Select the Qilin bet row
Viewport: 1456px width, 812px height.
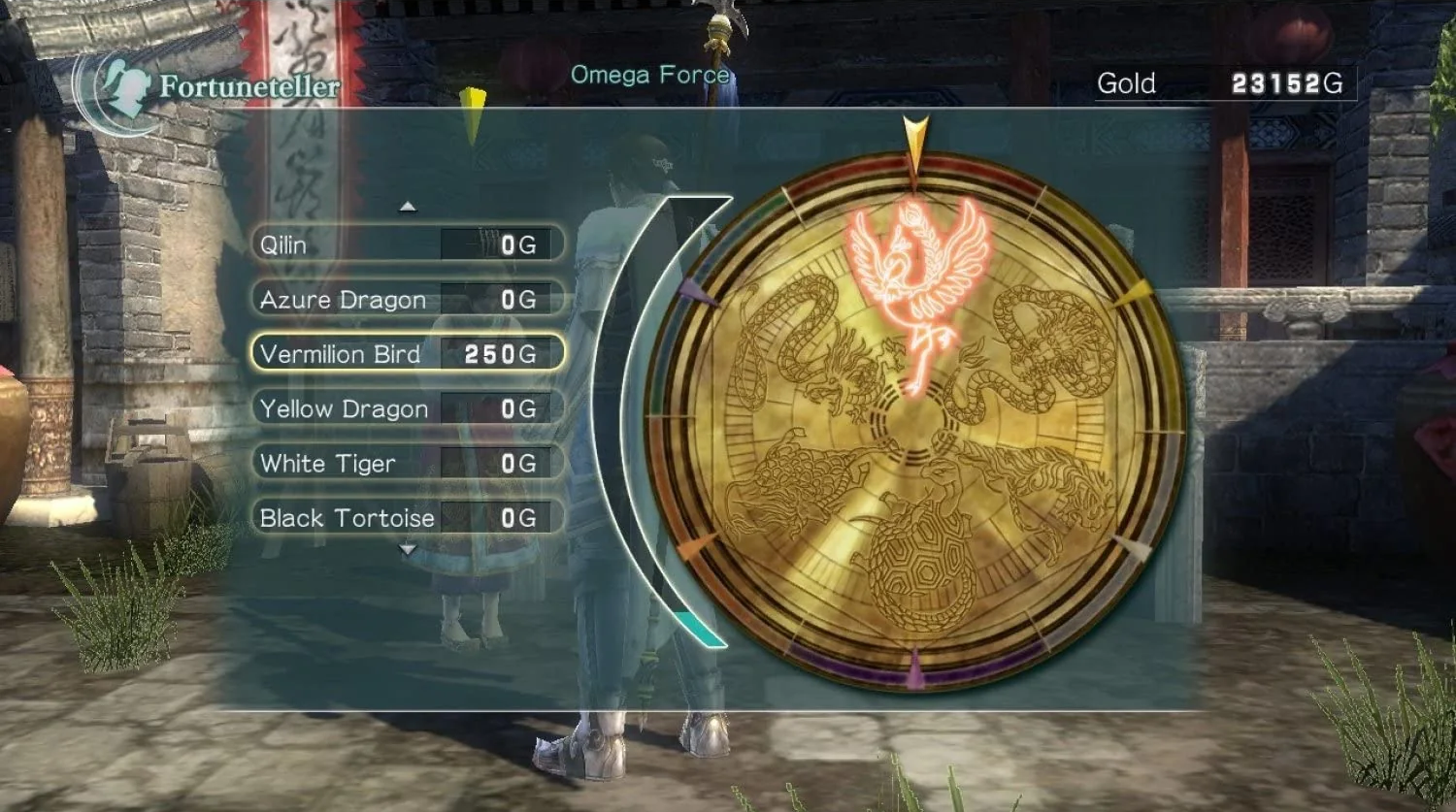408,244
